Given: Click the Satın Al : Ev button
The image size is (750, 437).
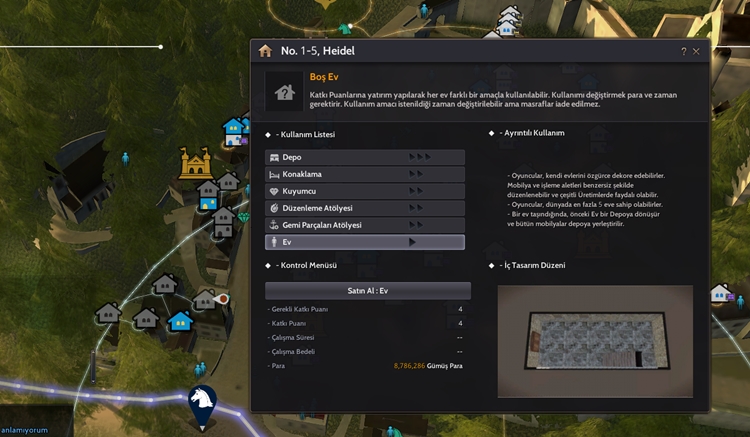Looking at the screenshot, I should (x=367, y=290).
